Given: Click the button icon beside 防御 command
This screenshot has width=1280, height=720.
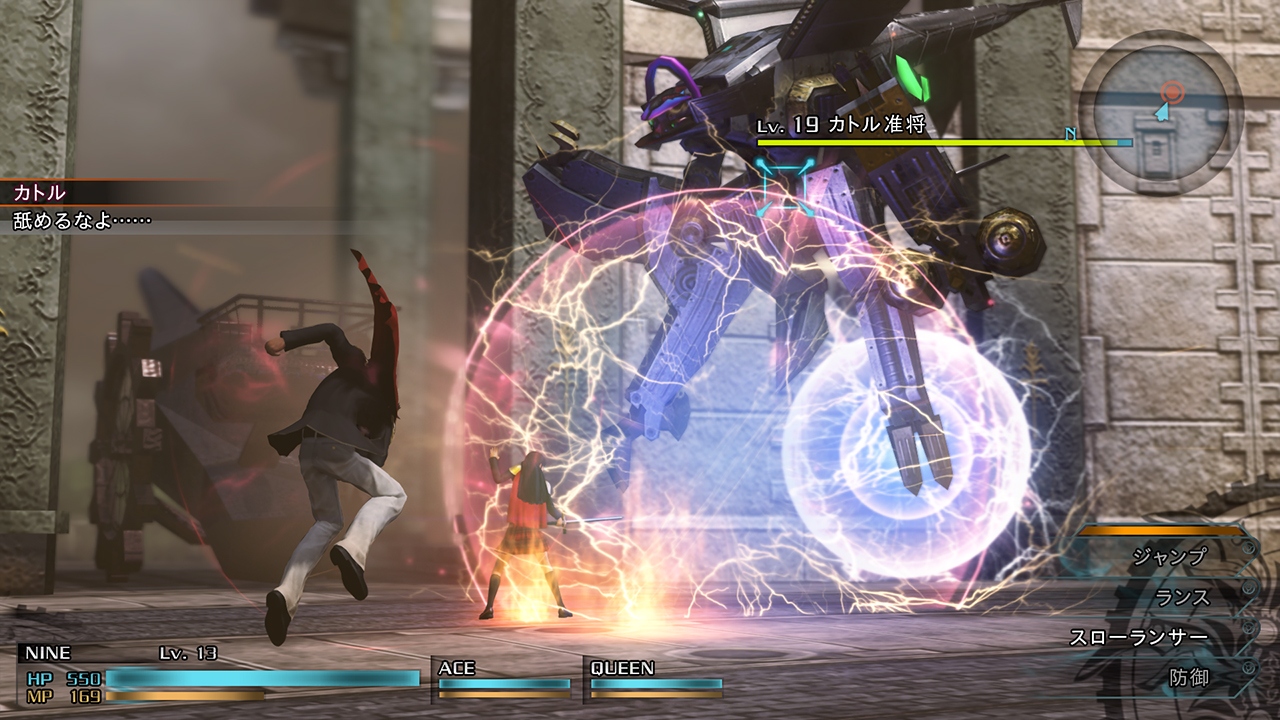Looking at the screenshot, I should click(x=1248, y=666).
